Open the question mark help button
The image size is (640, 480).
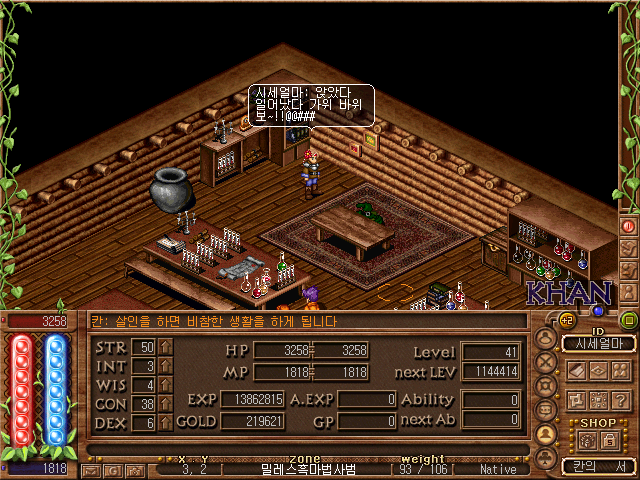click(x=620, y=401)
